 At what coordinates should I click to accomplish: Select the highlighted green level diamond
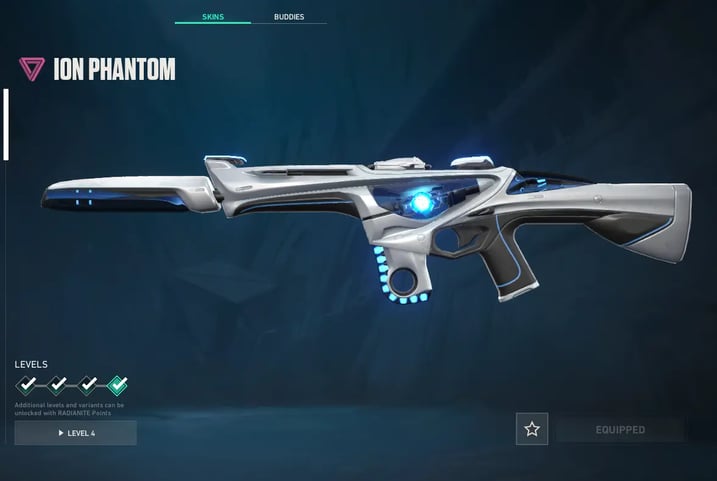point(118,384)
